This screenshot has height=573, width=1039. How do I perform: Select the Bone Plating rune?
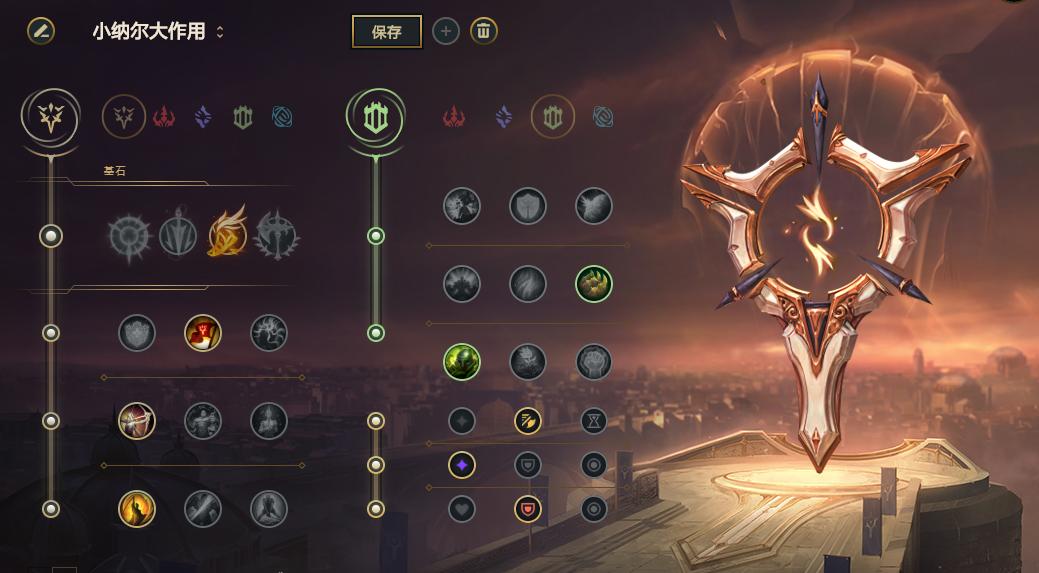tap(594, 284)
